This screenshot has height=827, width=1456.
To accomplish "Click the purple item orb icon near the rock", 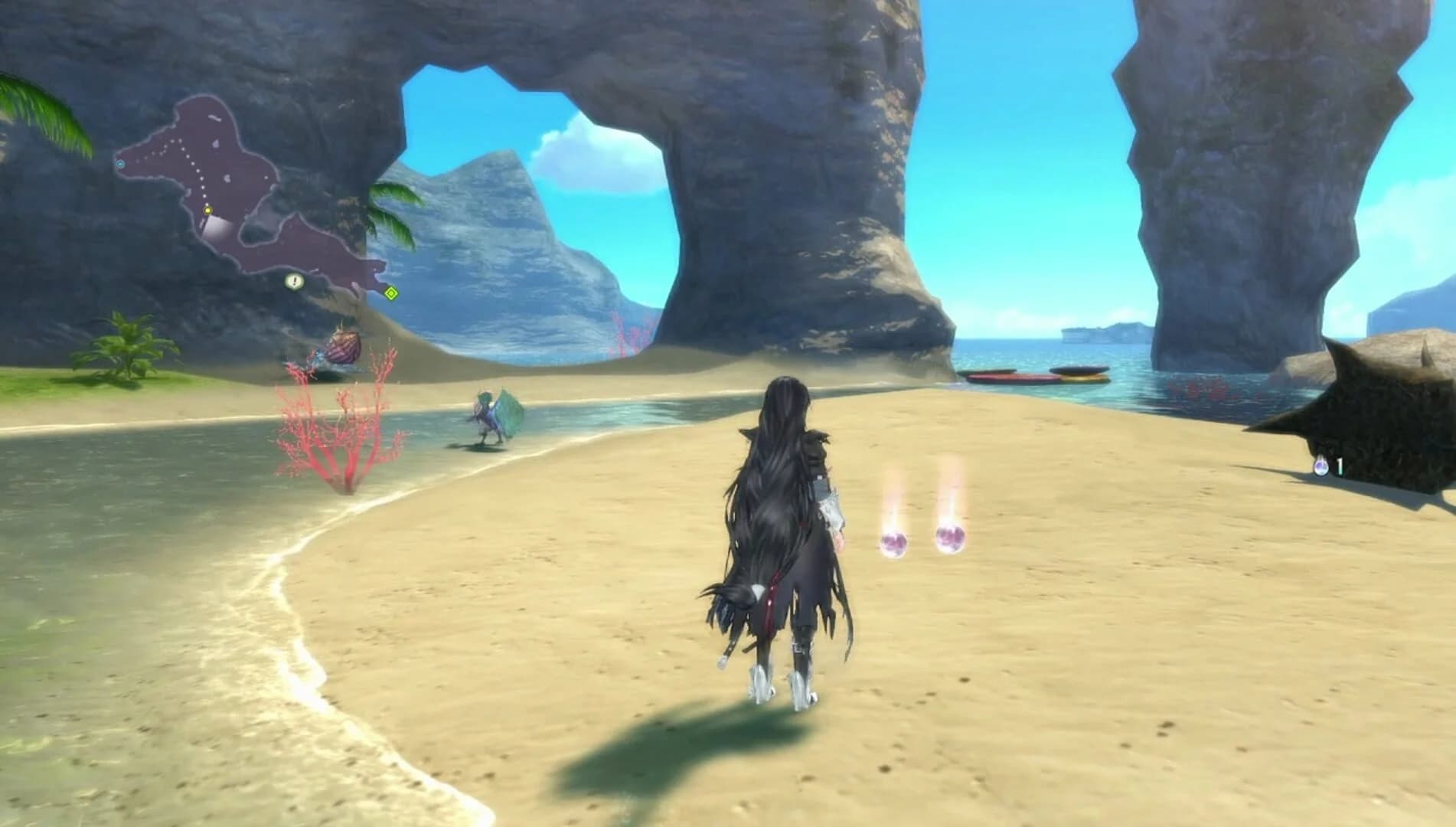I will click(x=1321, y=467).
